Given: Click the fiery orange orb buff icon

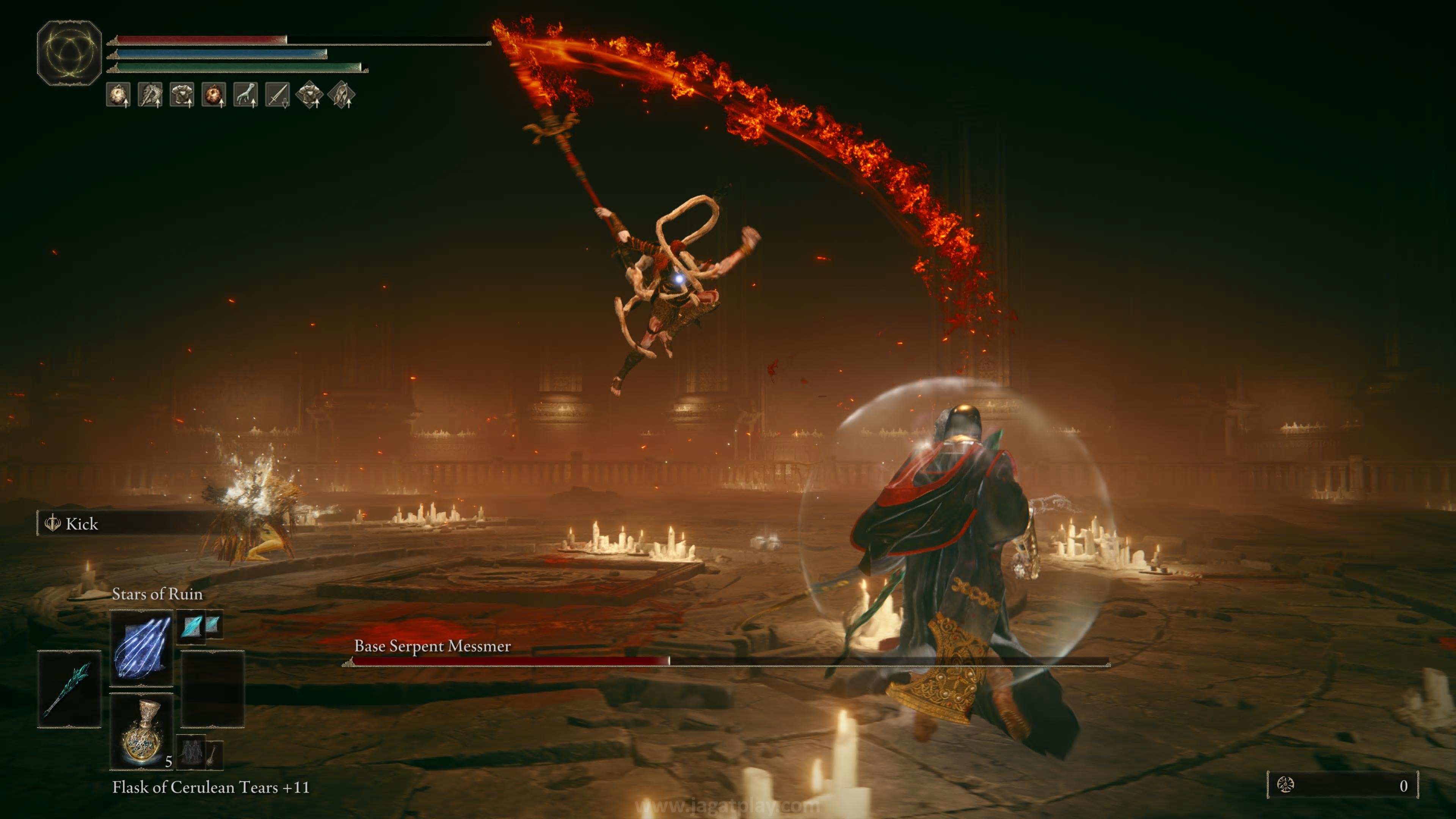Looking at the screenshot, I should click(213, 94).
